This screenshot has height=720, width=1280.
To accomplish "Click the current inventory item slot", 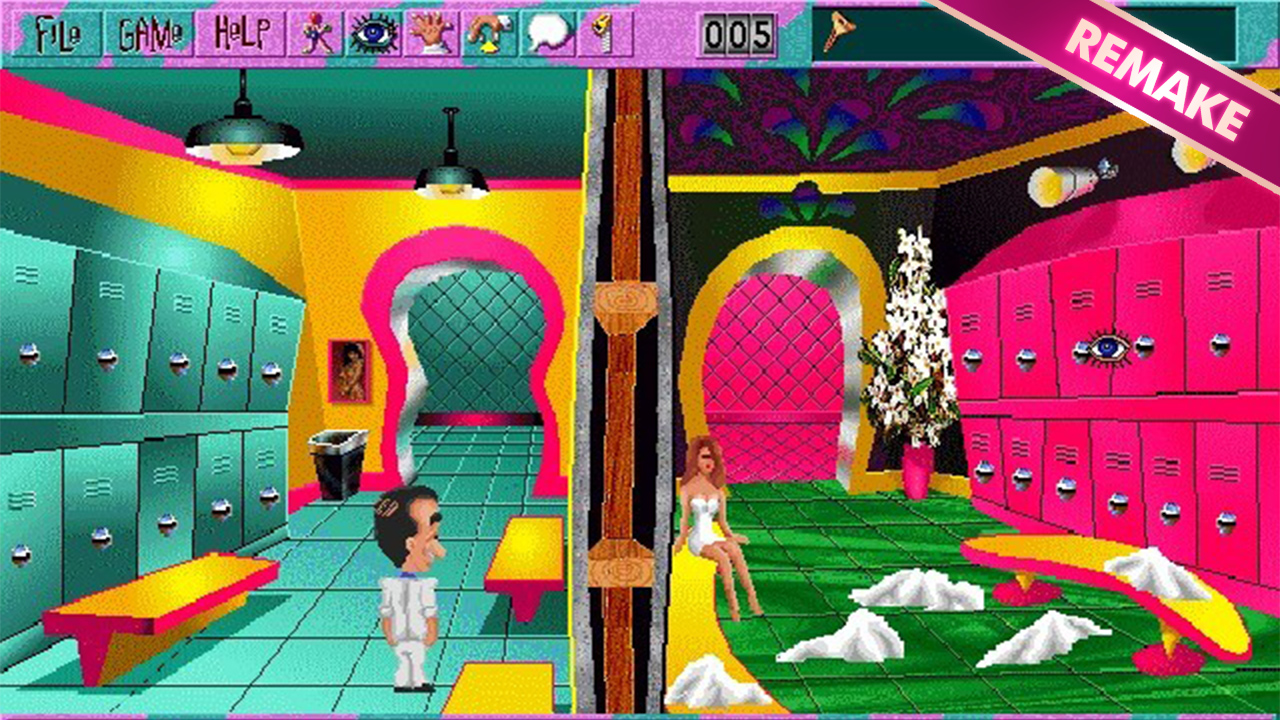I will (836, 31).
